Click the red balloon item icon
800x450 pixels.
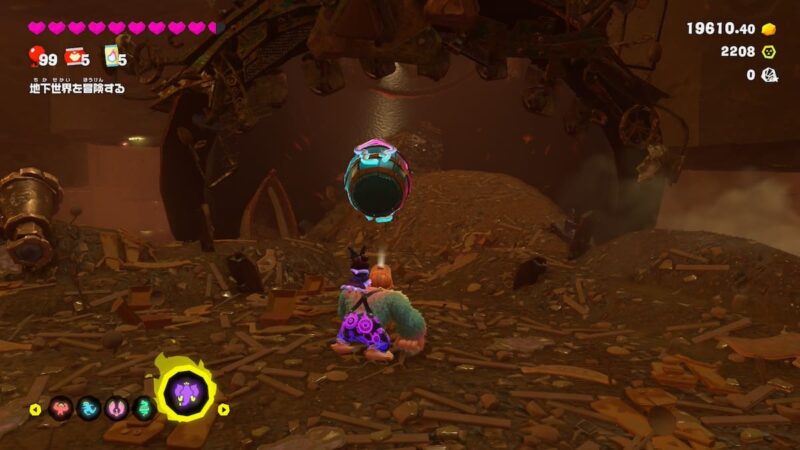(x=37, y=56)
